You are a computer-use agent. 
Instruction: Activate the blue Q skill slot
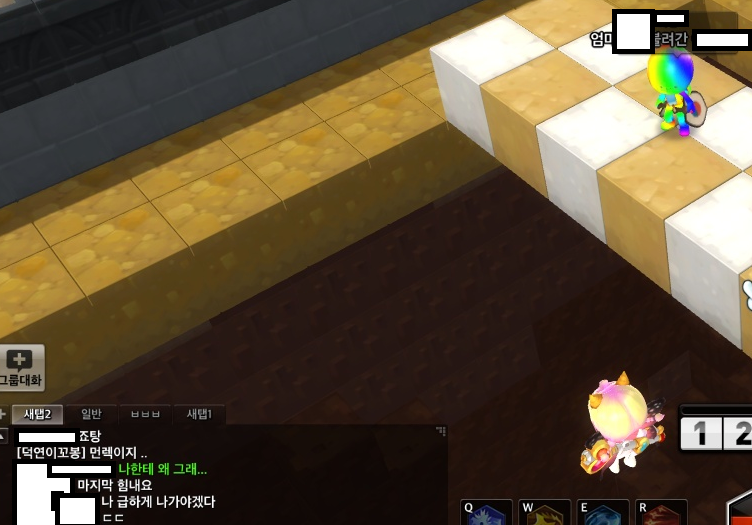coord(486,513)
